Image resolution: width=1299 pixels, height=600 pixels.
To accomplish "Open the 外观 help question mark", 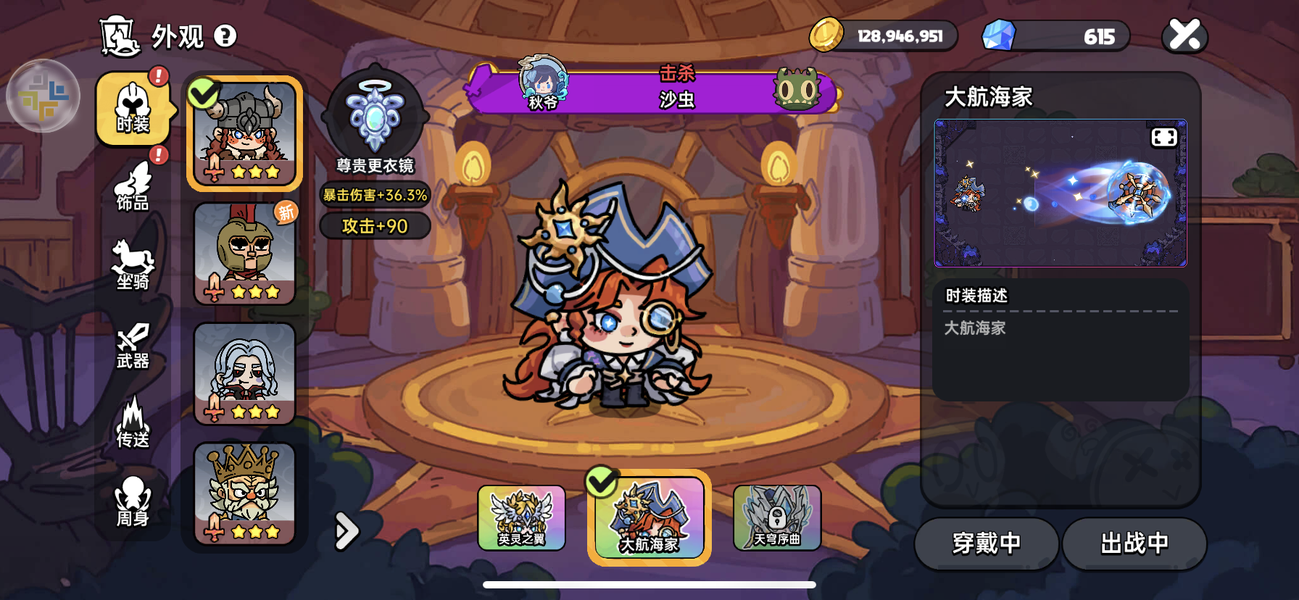I will [x=226, y=36].
